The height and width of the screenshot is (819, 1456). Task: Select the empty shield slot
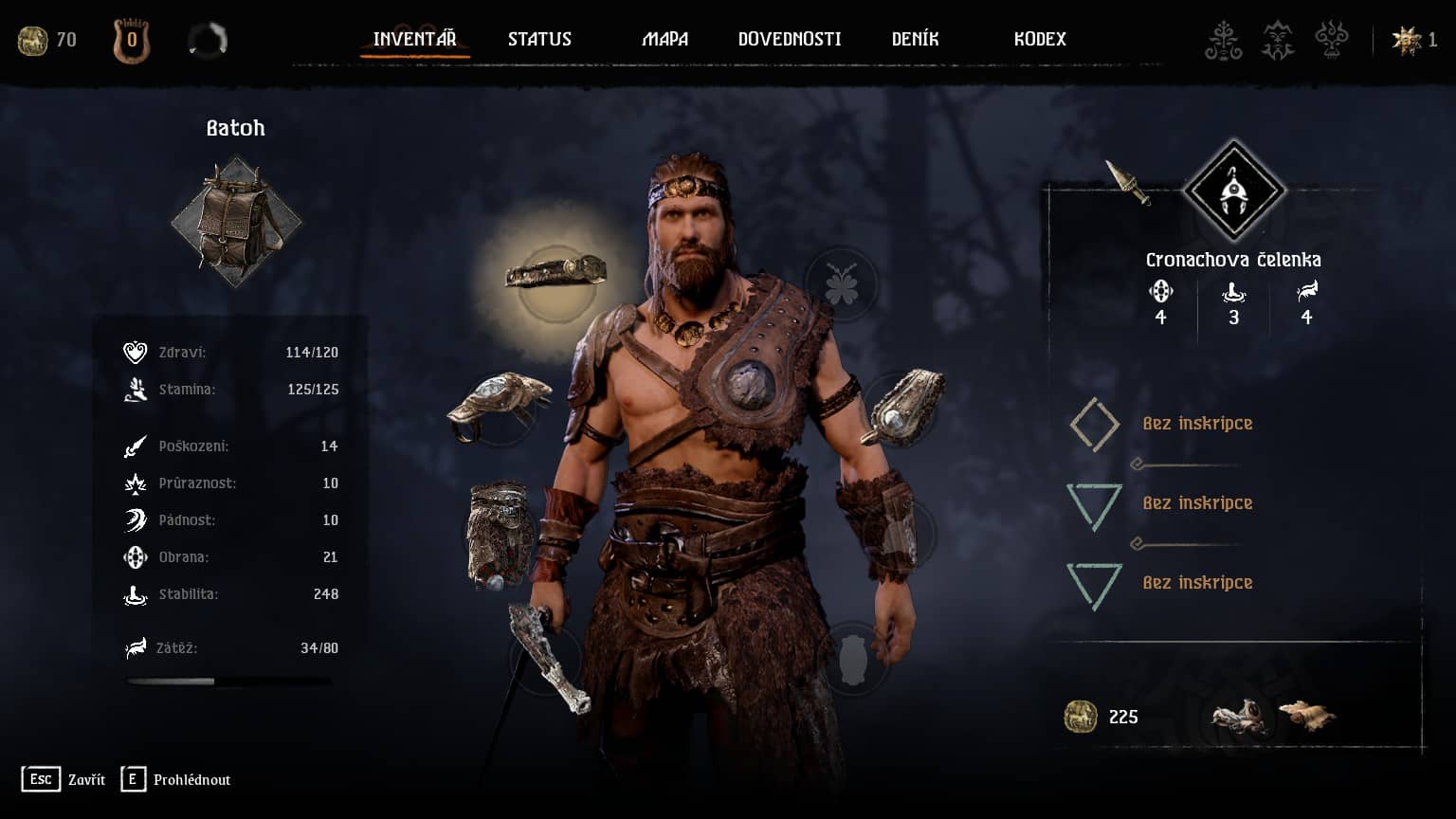[852, 658]
